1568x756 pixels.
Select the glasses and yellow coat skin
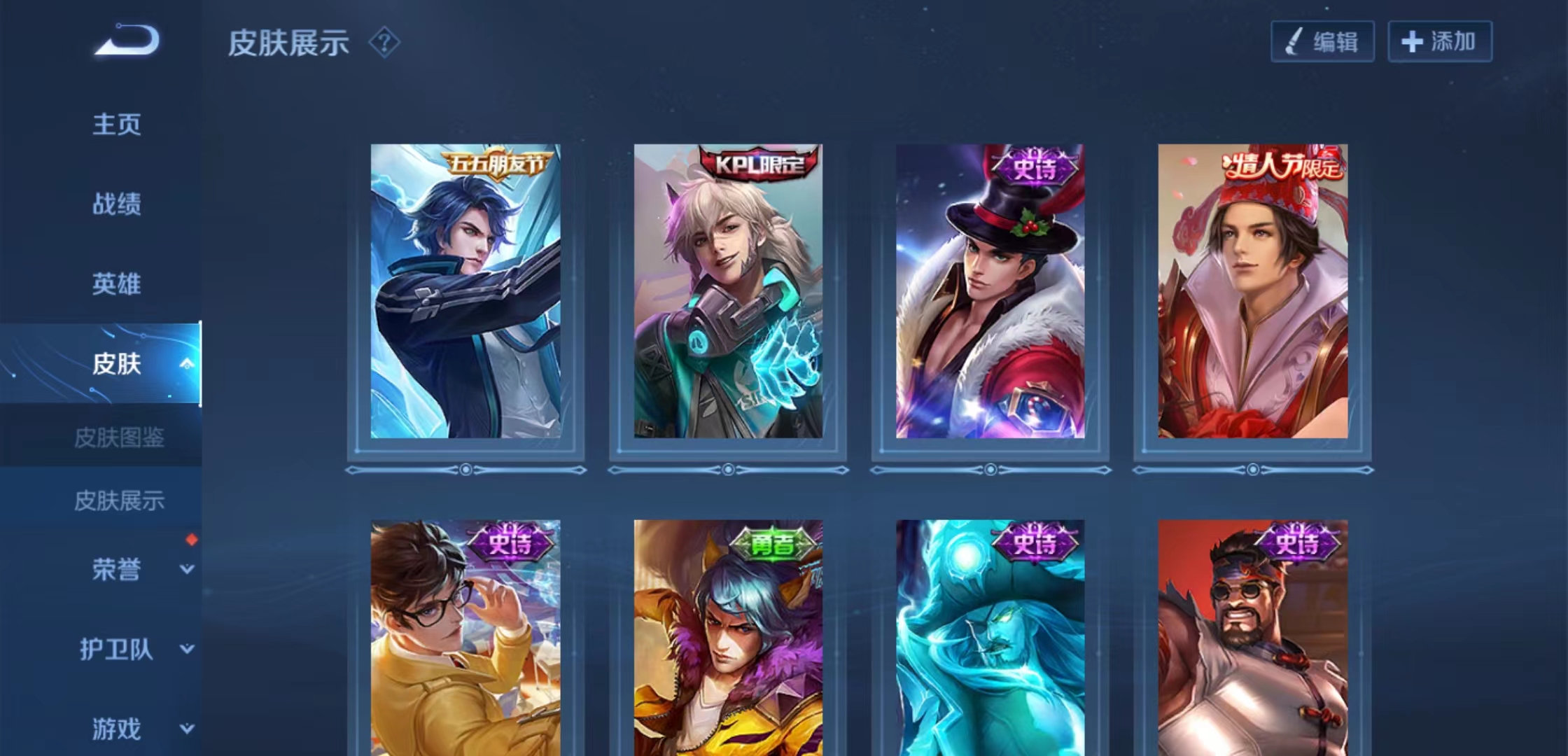click(465, 637)
